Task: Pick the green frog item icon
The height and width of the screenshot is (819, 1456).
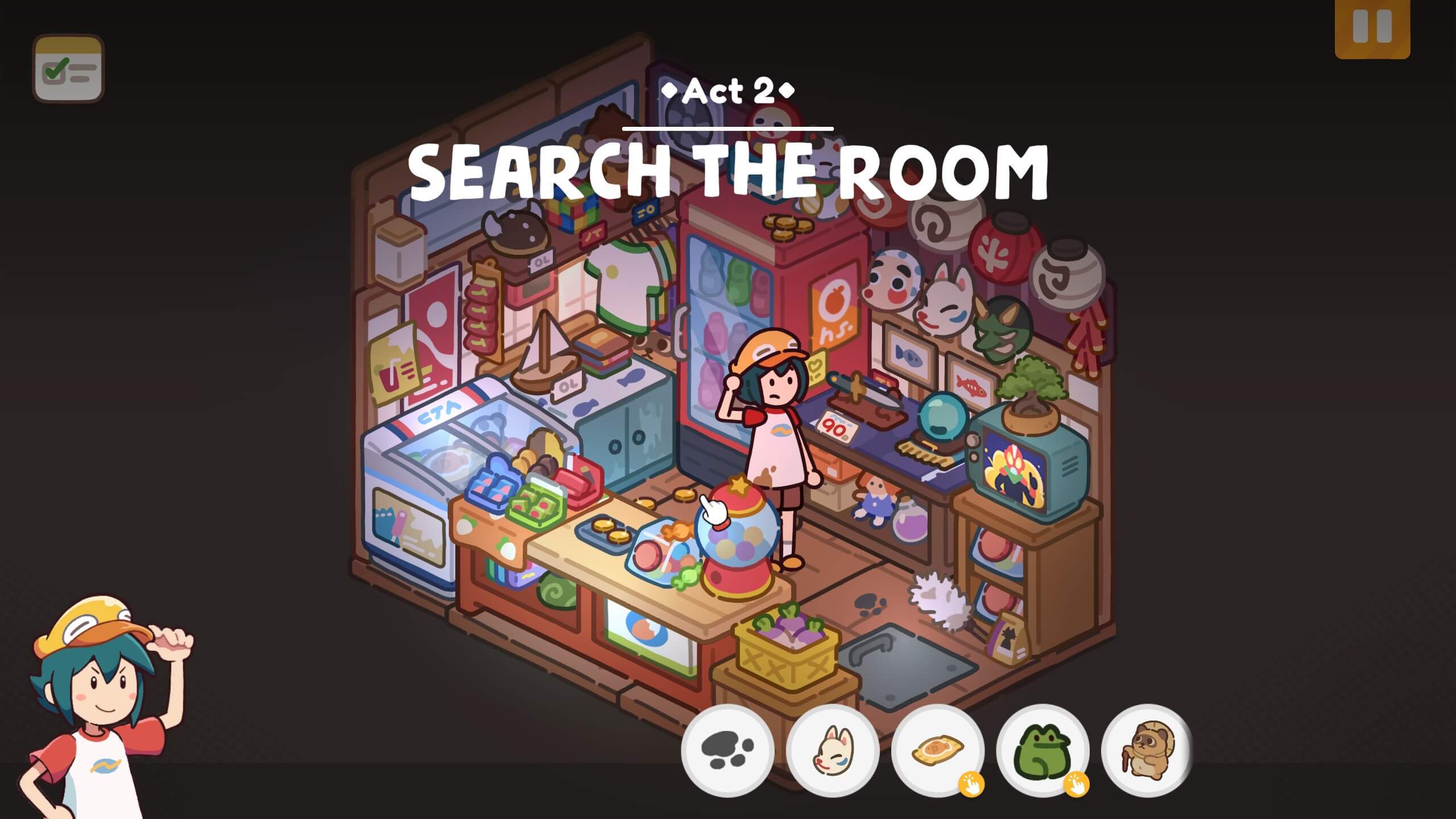Action: click(x=1042, y=750)
